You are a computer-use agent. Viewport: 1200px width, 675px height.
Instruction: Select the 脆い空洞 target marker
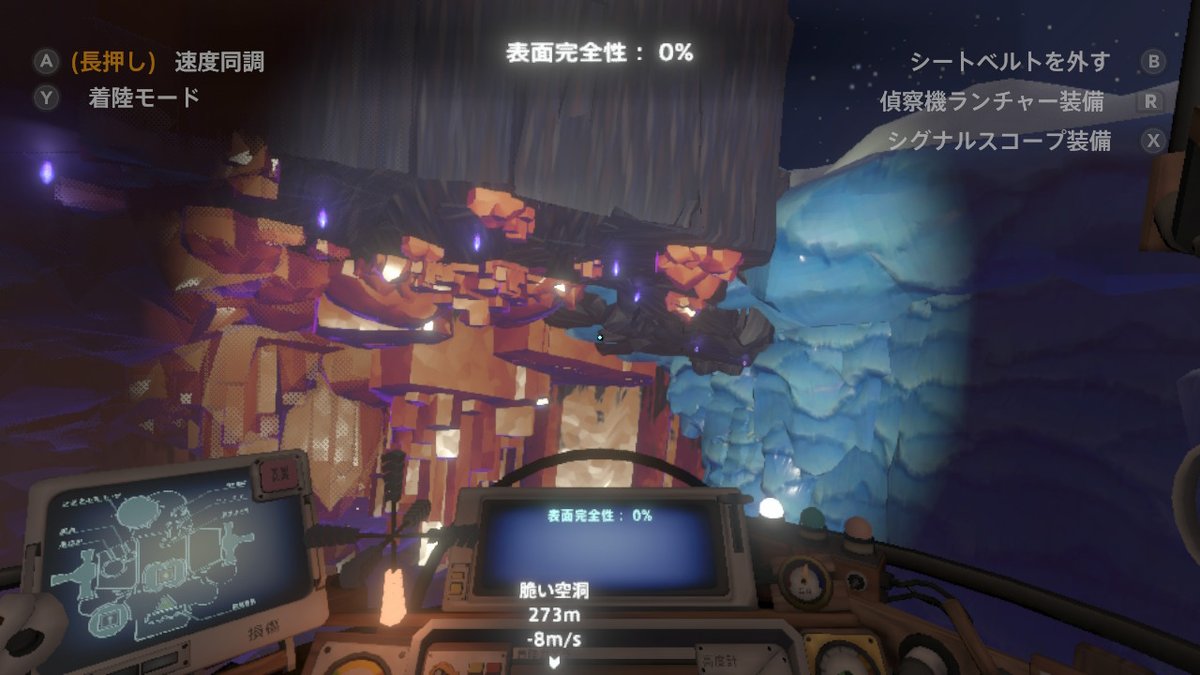point(553,661)
